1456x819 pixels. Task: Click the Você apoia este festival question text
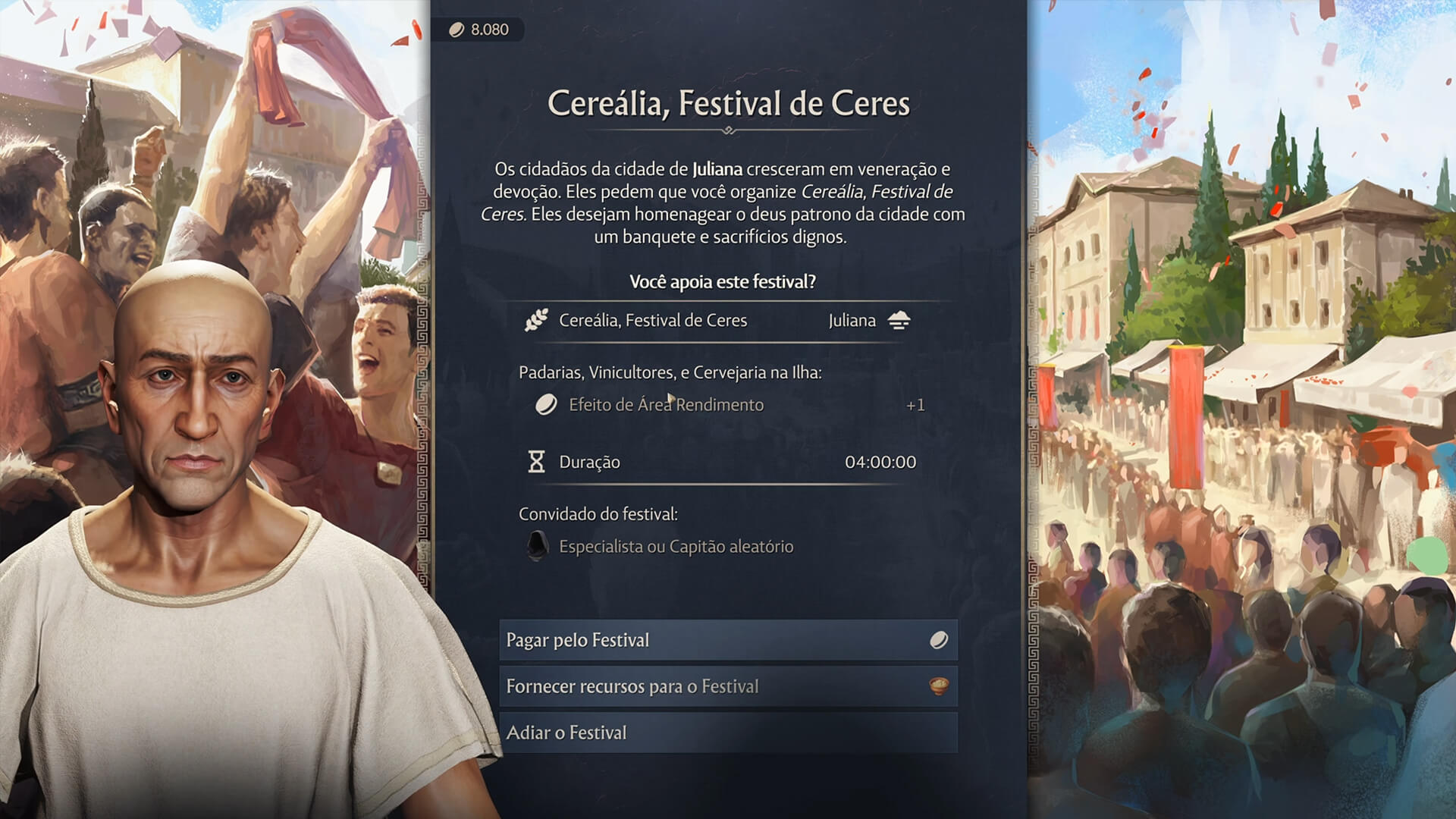pyautogui.click(x=723, y=281)
